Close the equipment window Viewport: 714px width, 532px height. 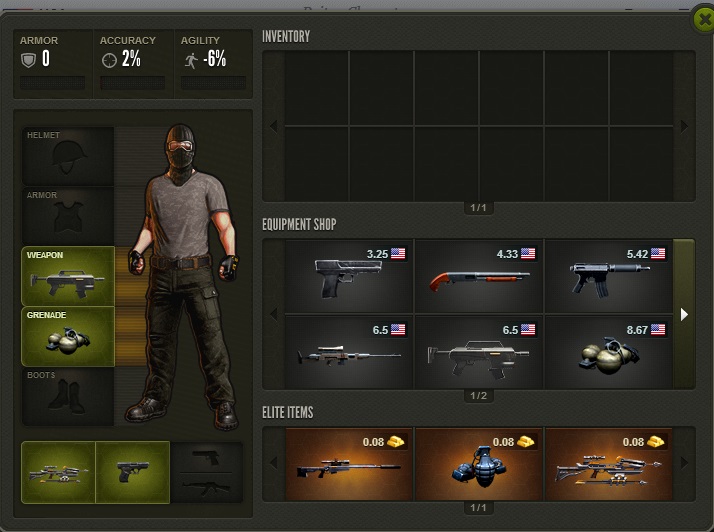pyautogui.click(x=703, y=18)
